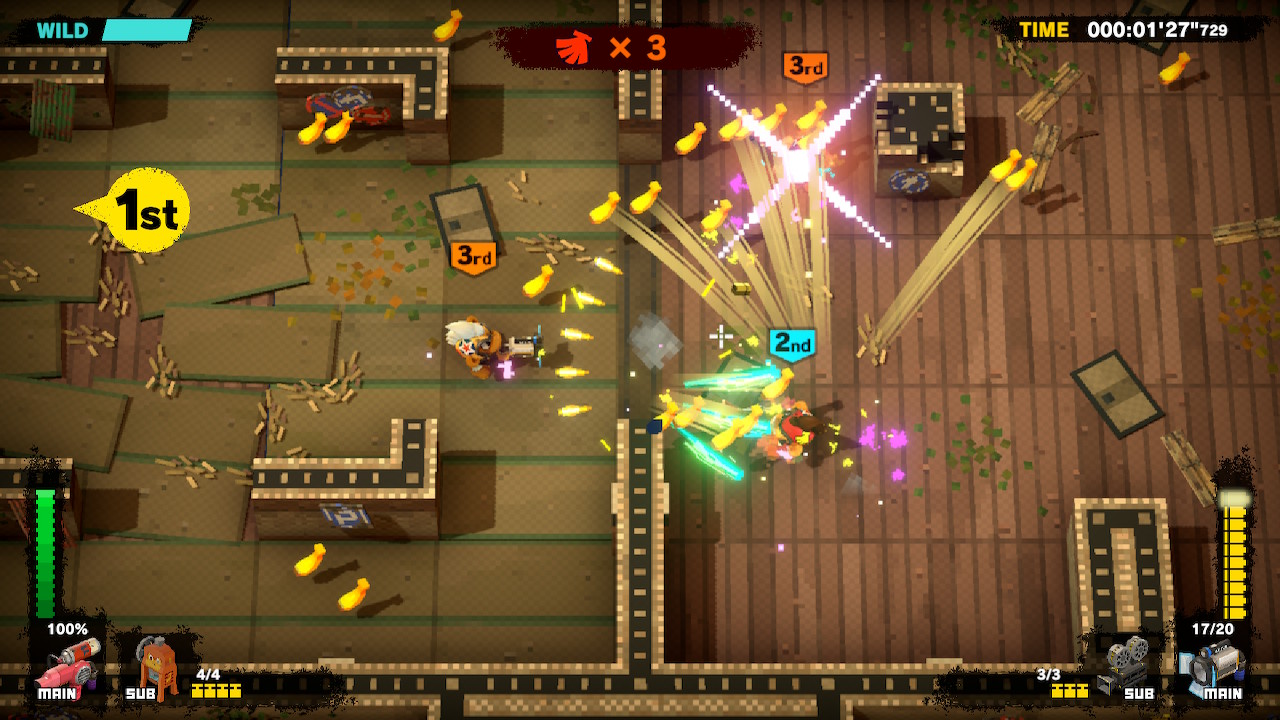Screen dimensions: 1280x720
Task: Select the film projector SUB weapon icon
Action: tap(1125, 665)
